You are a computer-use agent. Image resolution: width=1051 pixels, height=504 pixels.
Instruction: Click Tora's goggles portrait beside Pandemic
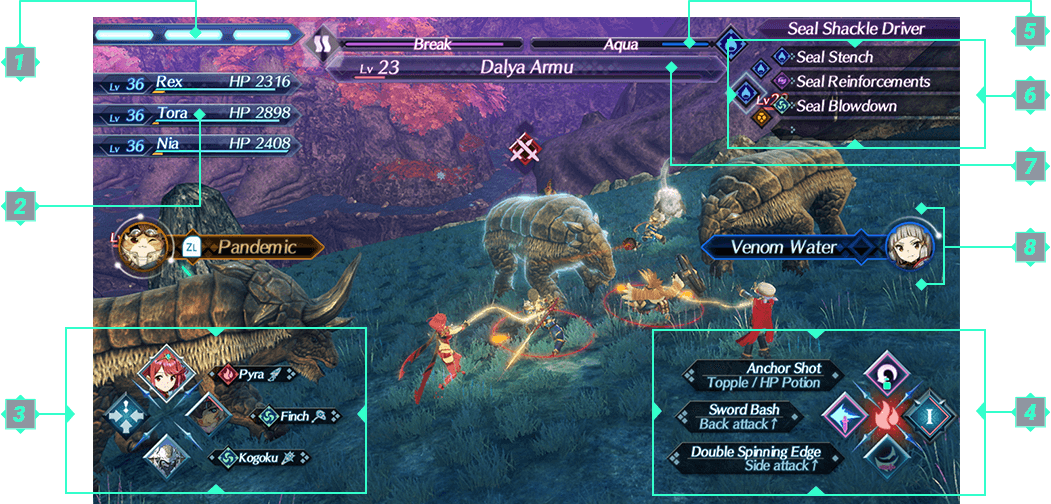(x=140, y=247)
